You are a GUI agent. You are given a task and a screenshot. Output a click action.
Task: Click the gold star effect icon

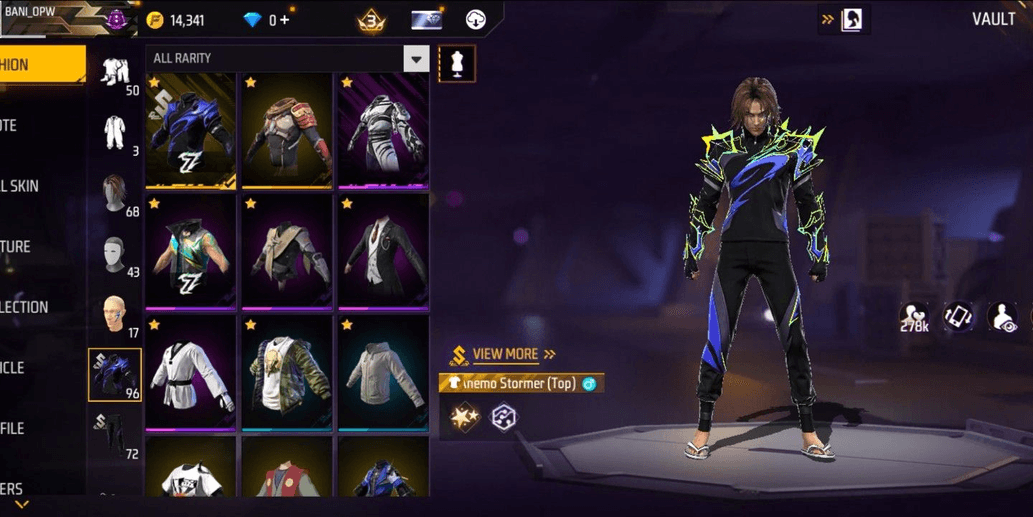pos(464,417)
